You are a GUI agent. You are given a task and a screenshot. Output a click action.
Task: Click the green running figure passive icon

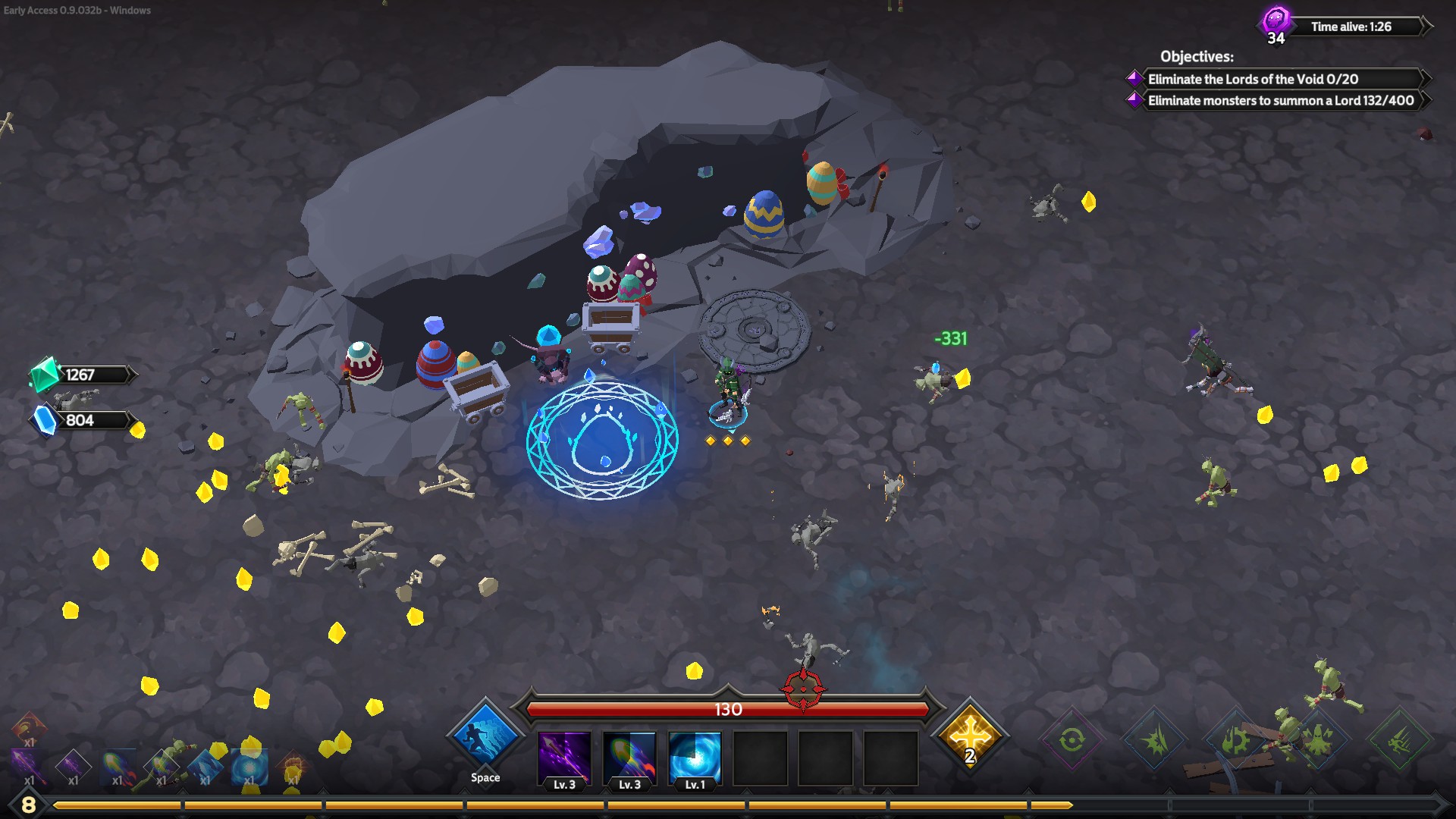tap(1399, 741)
